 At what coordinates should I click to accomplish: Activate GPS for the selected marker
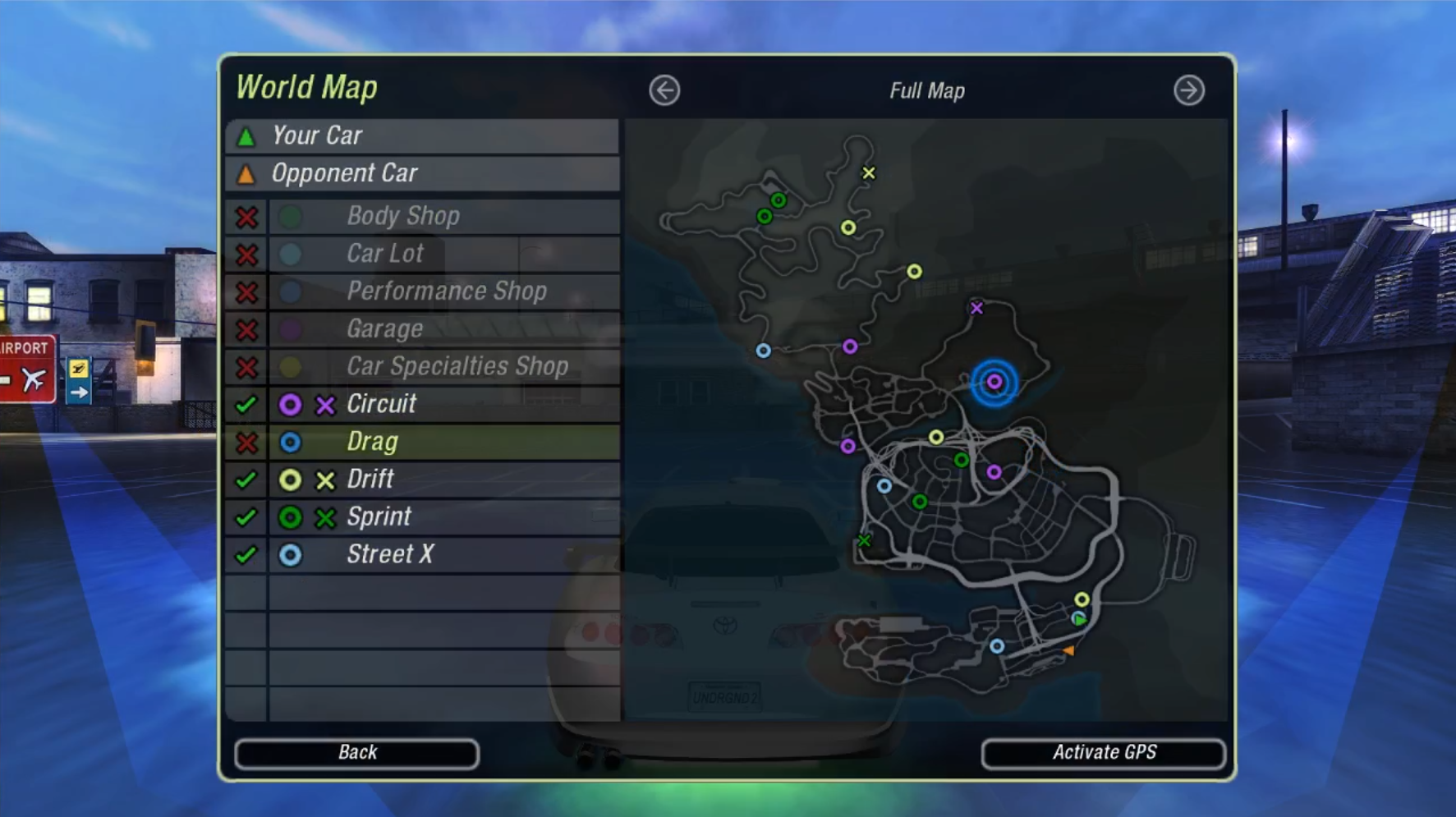point(1103,753)
